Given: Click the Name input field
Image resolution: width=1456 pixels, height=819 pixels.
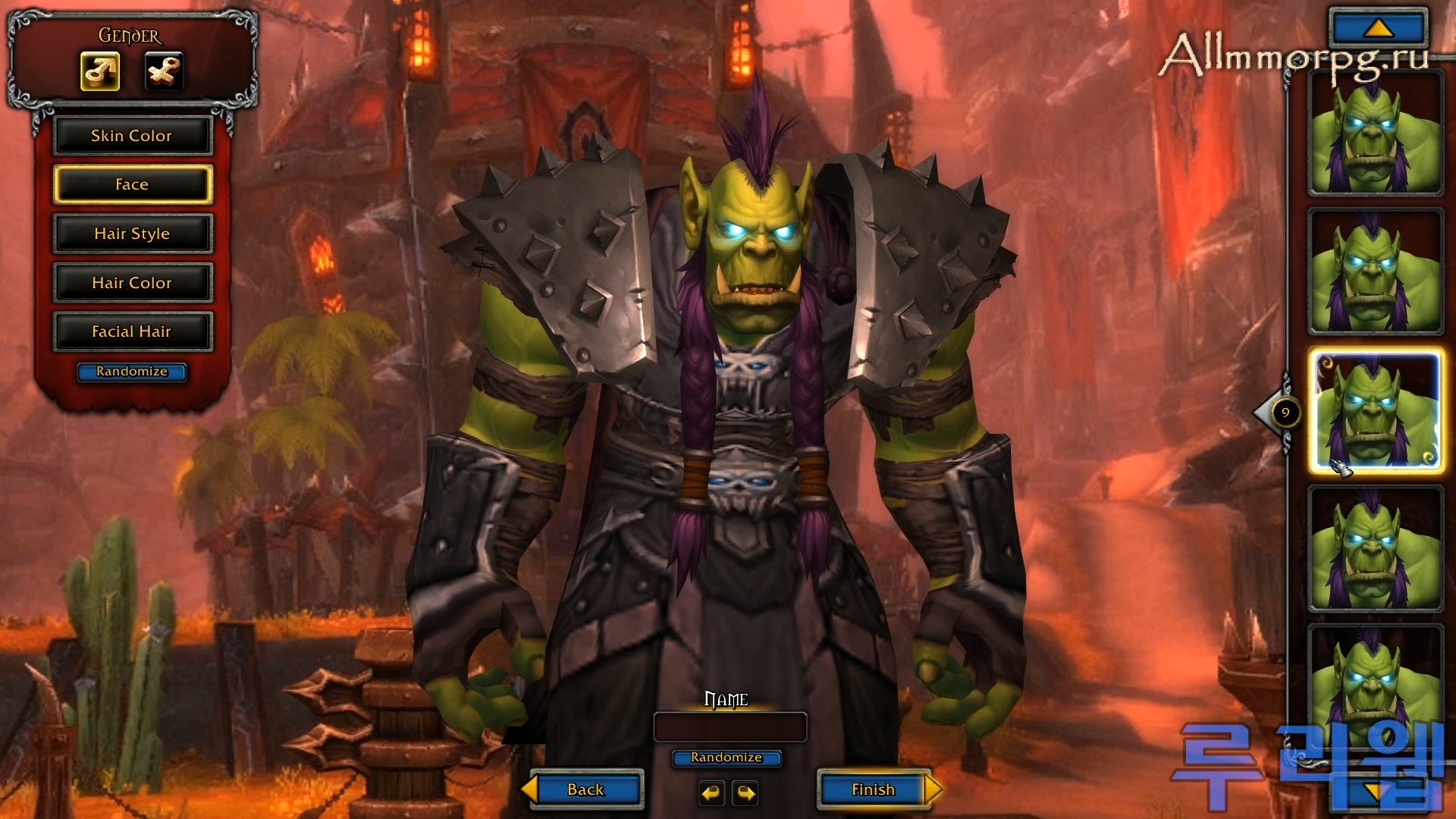Looking at the screenshot, I should 730,727.
